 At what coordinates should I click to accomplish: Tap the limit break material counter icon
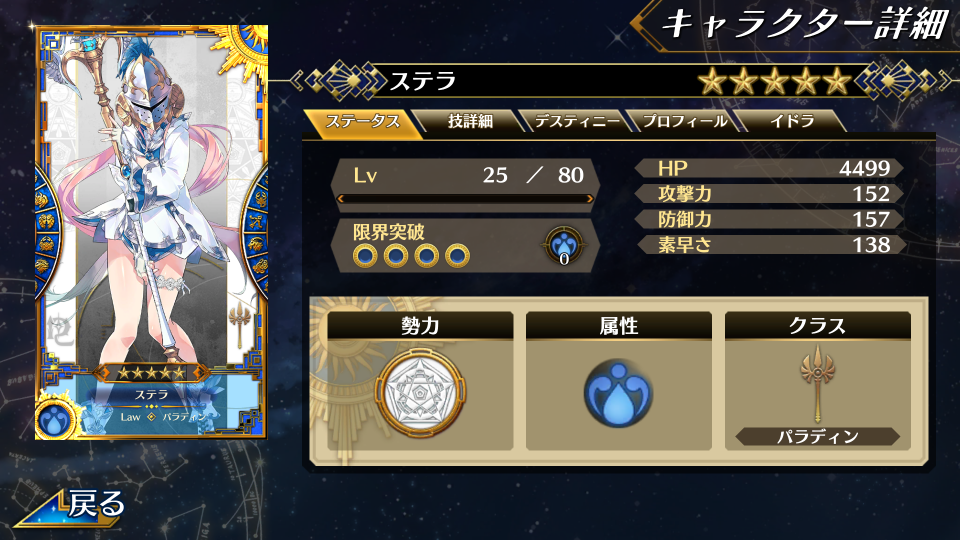click(564, 246)
